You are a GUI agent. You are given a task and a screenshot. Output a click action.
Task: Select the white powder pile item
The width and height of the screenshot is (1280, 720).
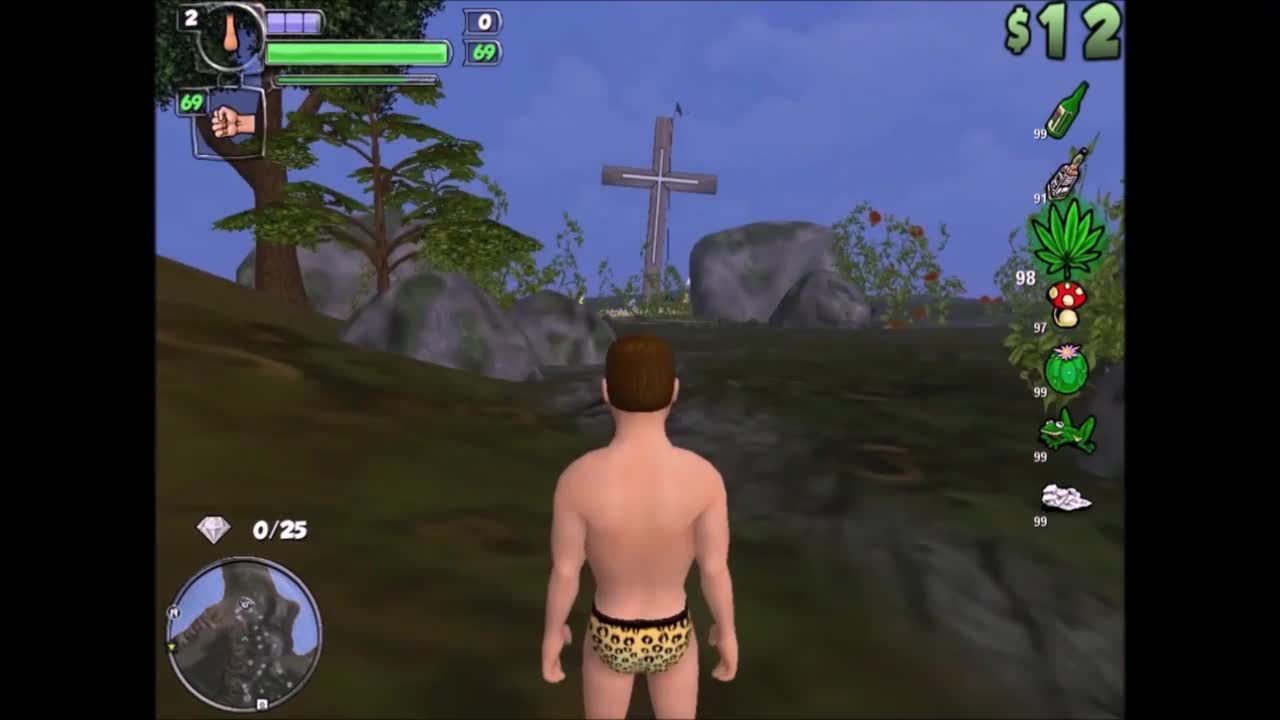[x=1065, y=497]
